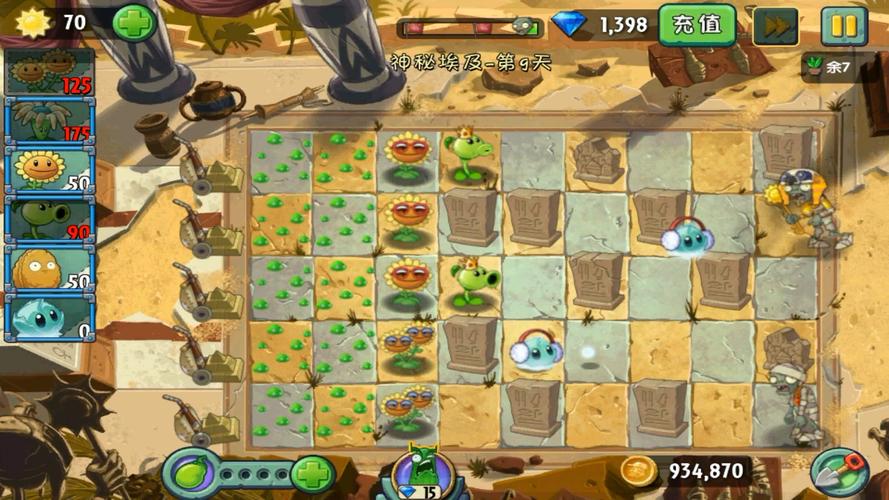Open the 充值 recharge shop
Viewport: 889px width, 500px height.
[697, 24]
